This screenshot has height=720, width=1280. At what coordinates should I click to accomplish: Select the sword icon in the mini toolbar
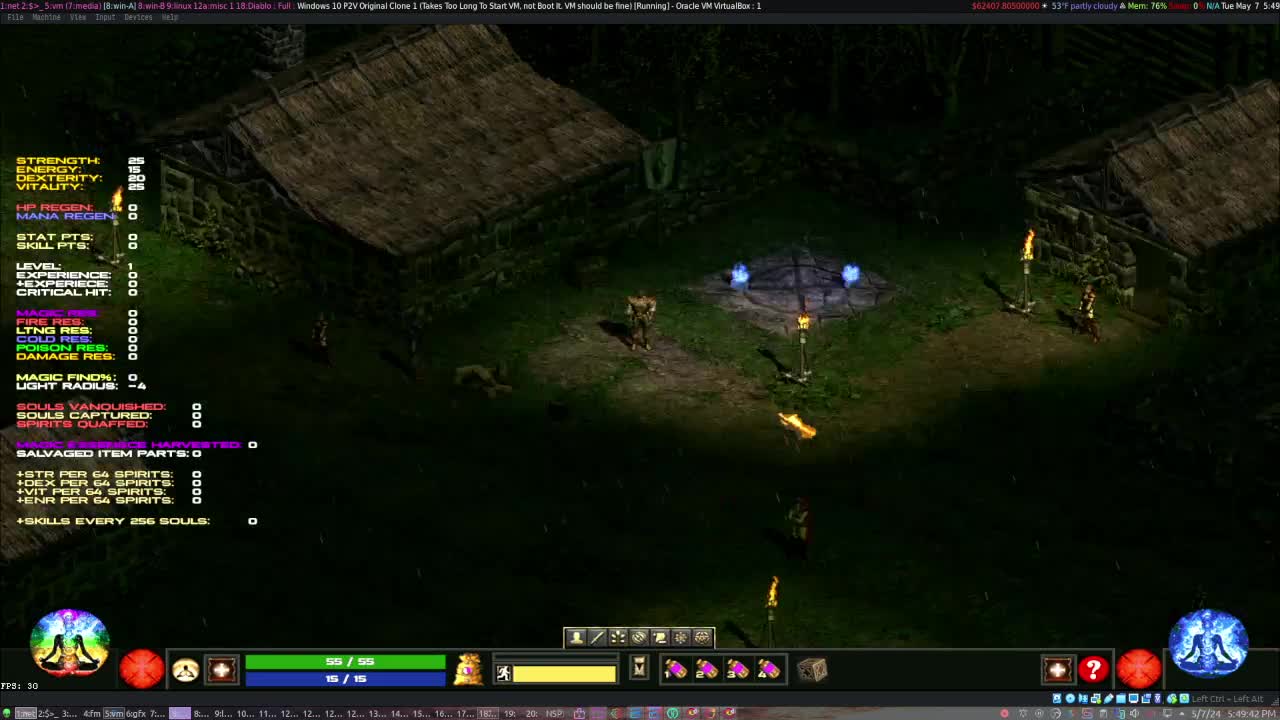(x=598, y=637)
